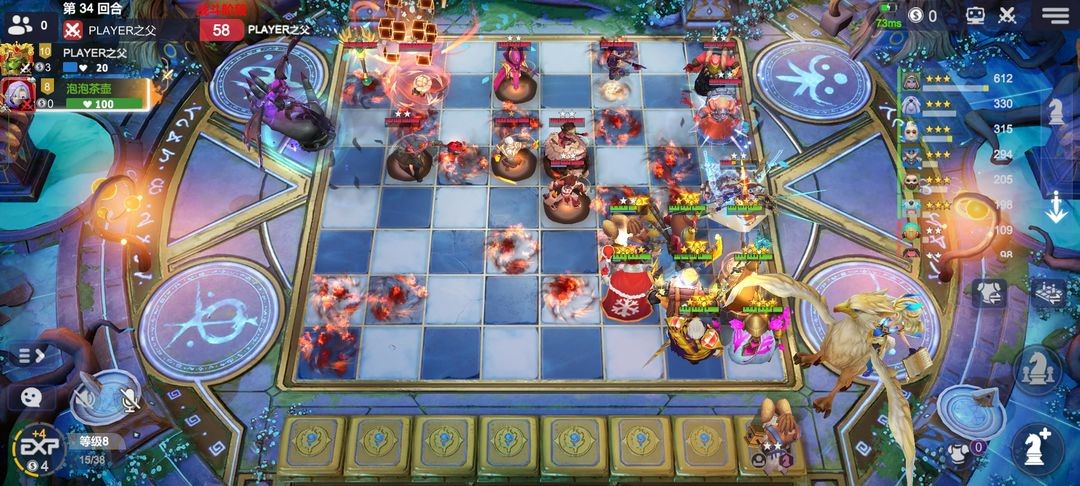The width and height of the screenshot is (1080, 486).
Task: Expand the collapsed side panel arrow
Action: pyautogui.click(x=31, y=355)
